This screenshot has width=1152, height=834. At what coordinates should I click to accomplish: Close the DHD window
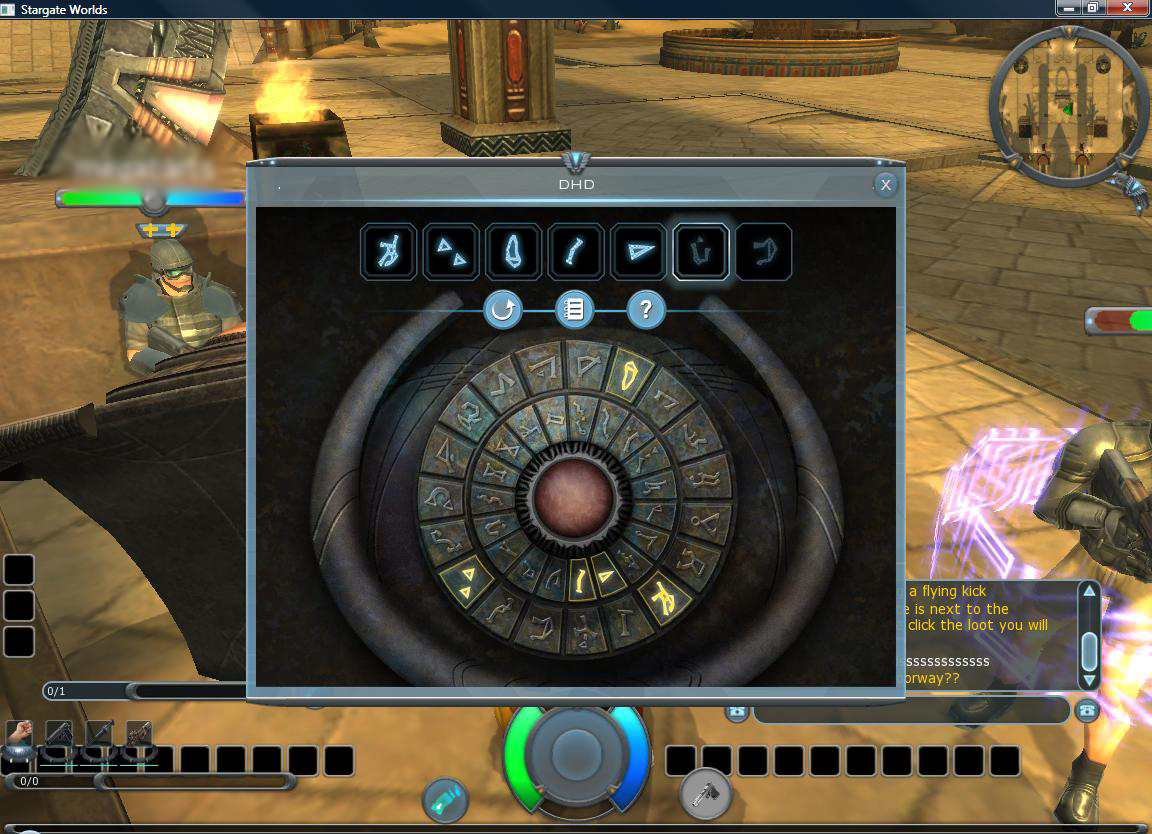pyautogui.click(x=885, y=185)
